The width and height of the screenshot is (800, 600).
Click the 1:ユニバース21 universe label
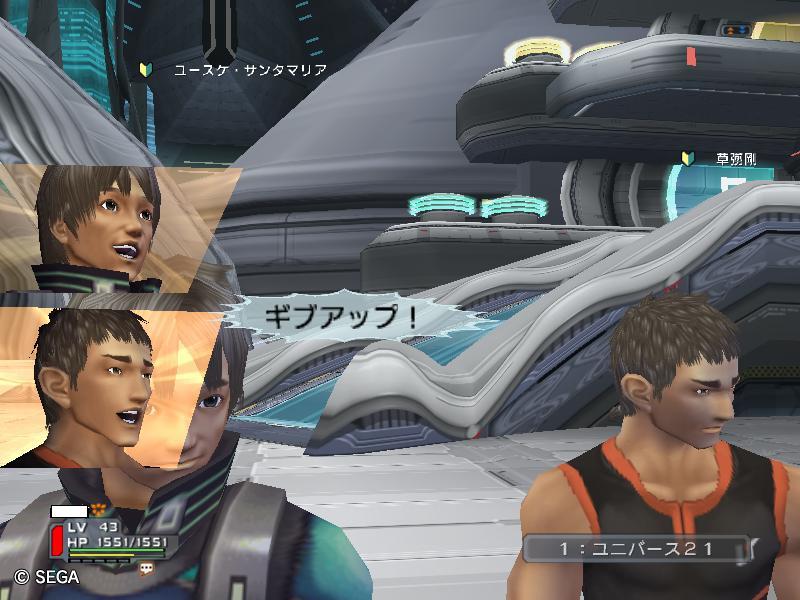coord(636,548)
